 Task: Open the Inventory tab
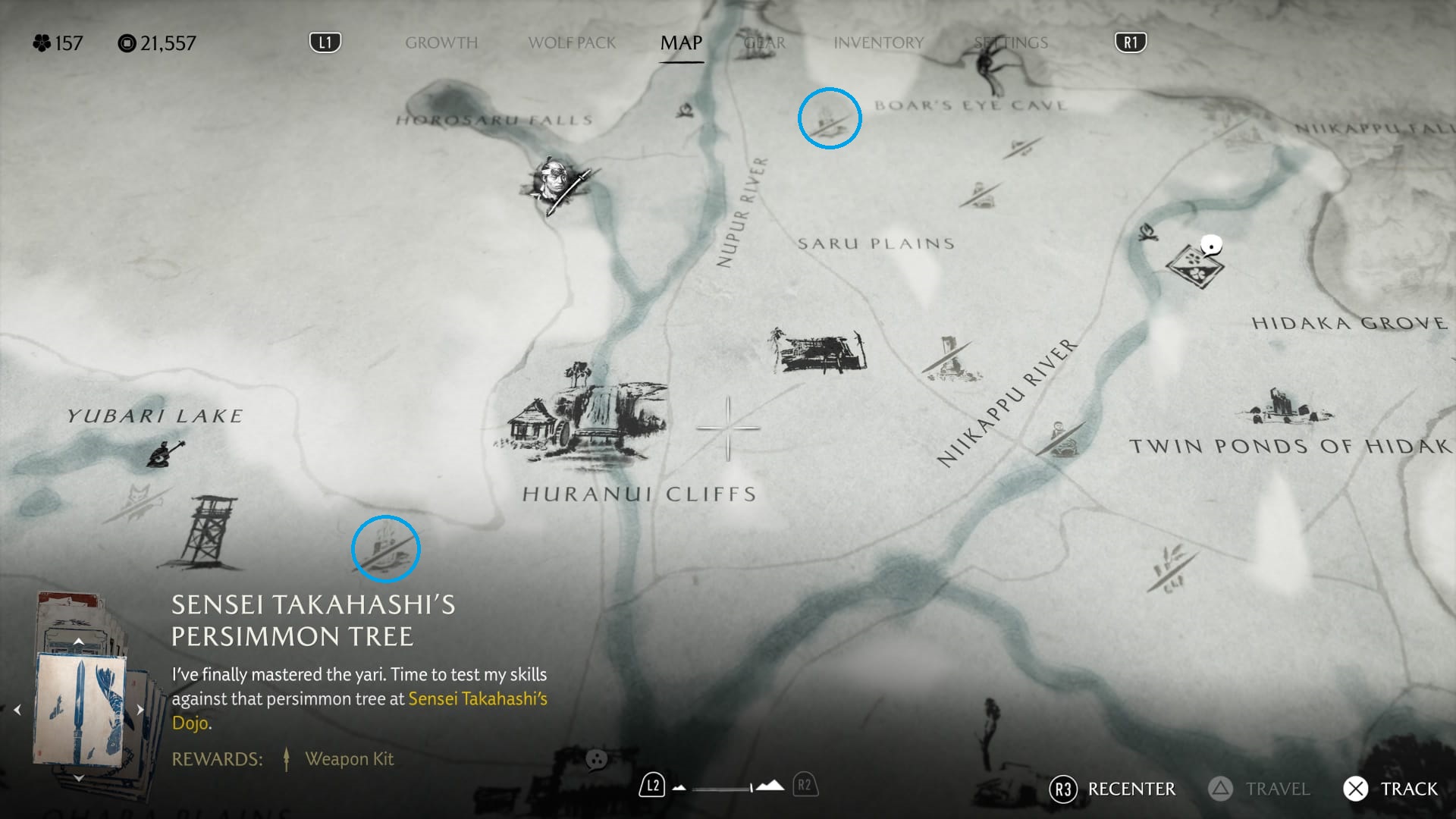878,43
